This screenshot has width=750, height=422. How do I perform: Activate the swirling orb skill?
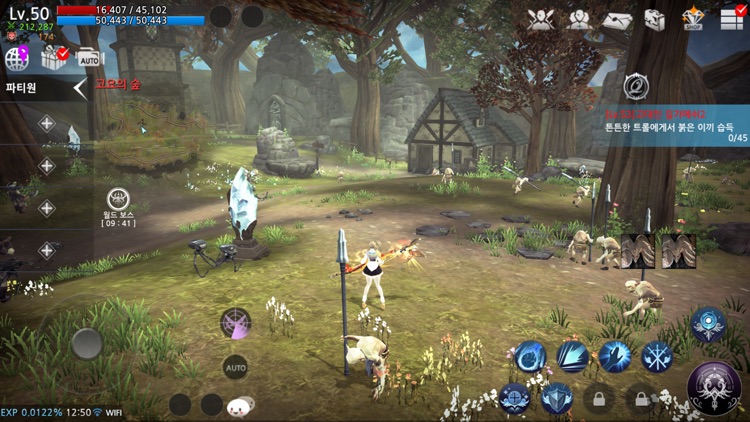tap(530, 356)
